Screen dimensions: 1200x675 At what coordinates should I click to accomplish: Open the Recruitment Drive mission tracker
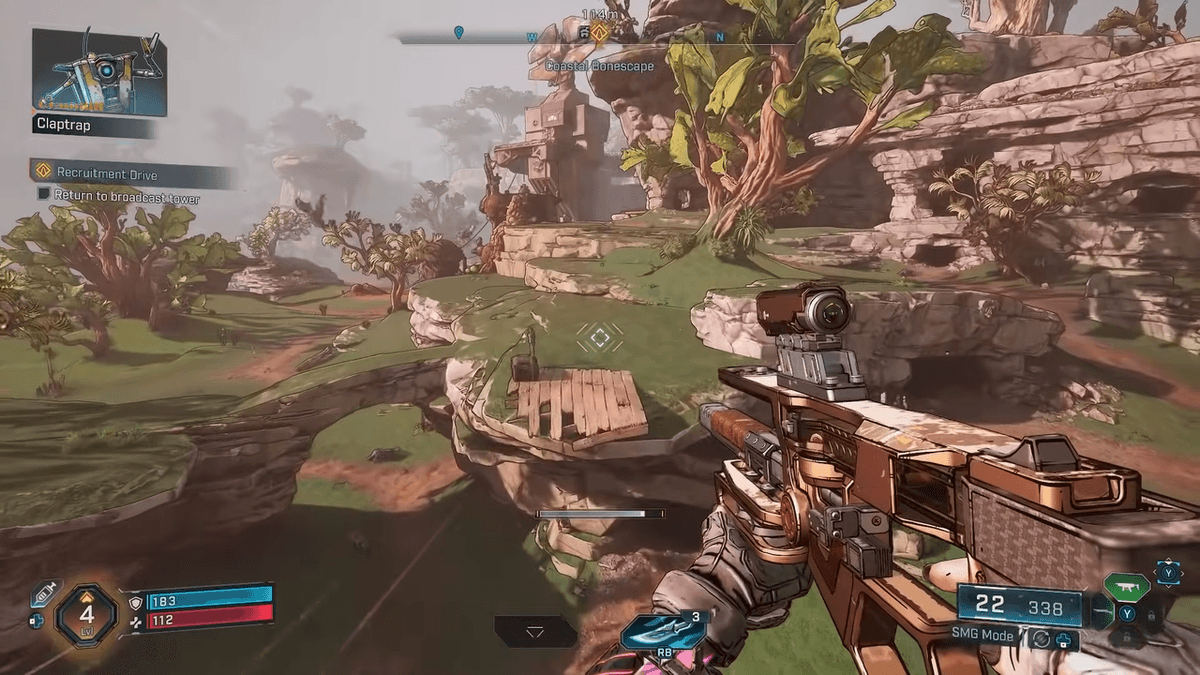pos(107,174)
